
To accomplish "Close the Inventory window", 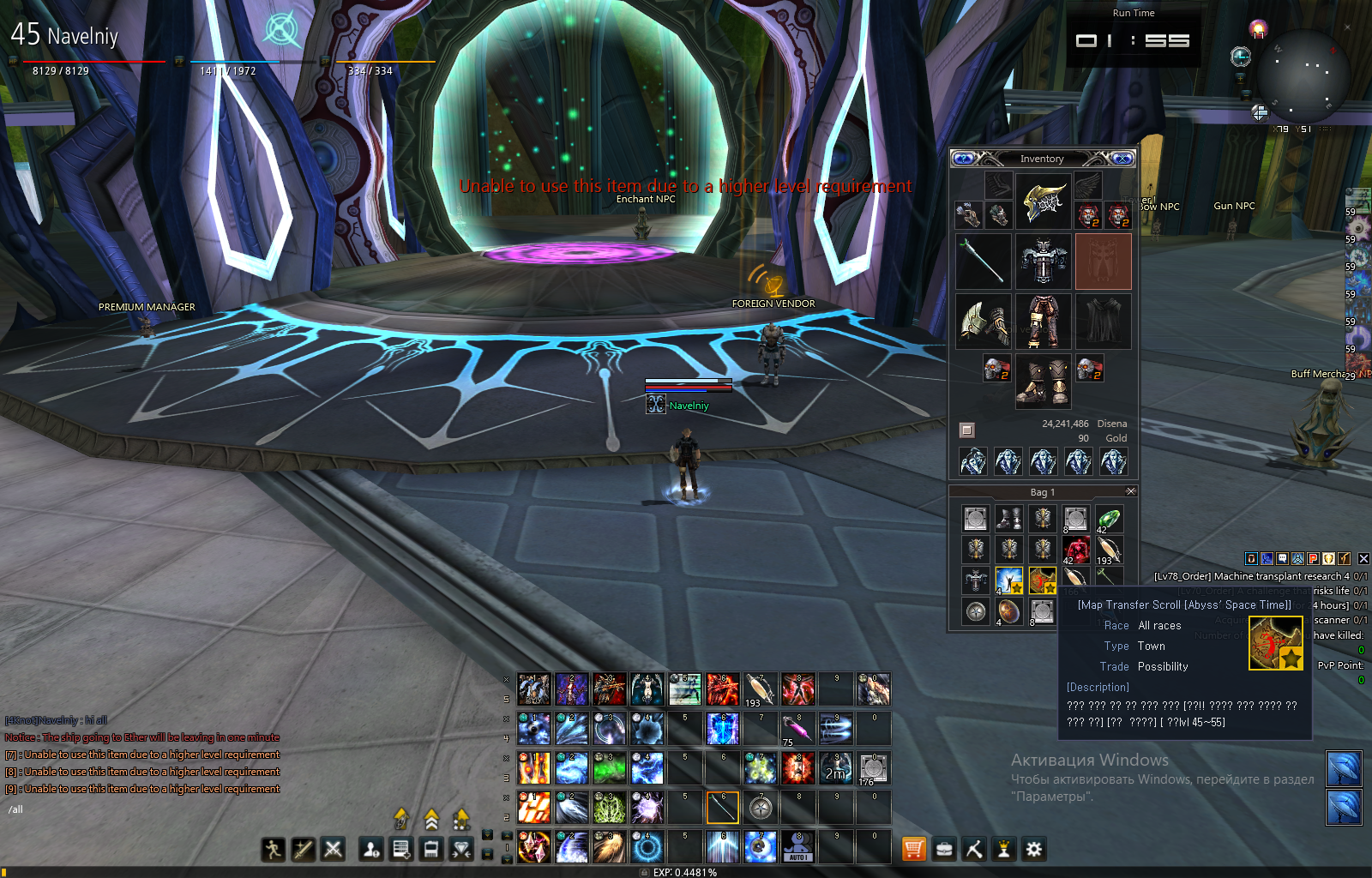I will (x=1122, y=159).
